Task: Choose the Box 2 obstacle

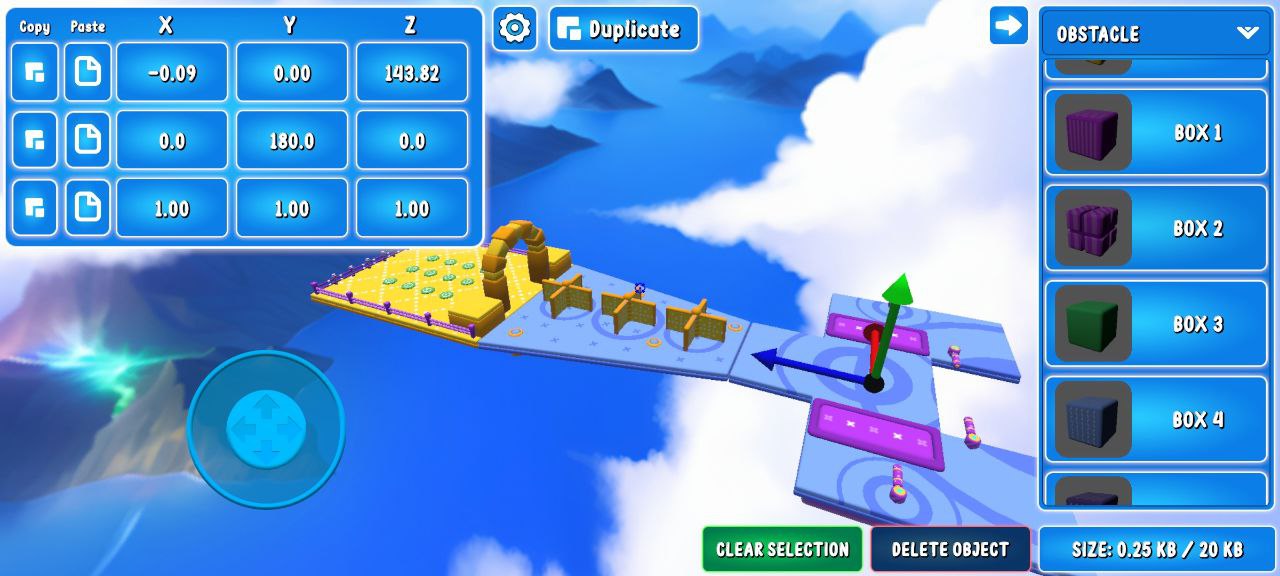Action: [x=1155, y=228]
